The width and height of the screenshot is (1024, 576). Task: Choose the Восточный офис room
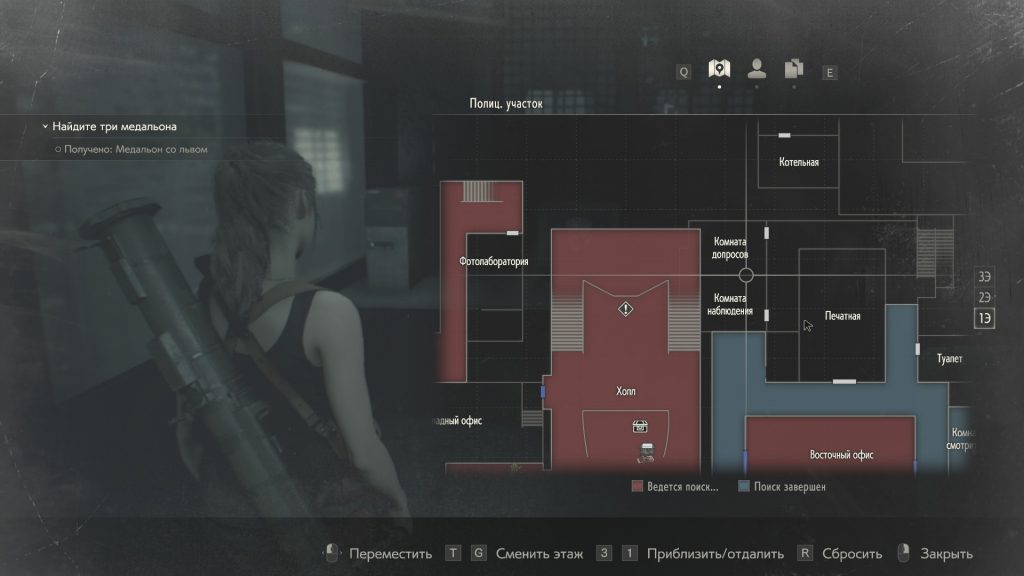tap(841, 455)
